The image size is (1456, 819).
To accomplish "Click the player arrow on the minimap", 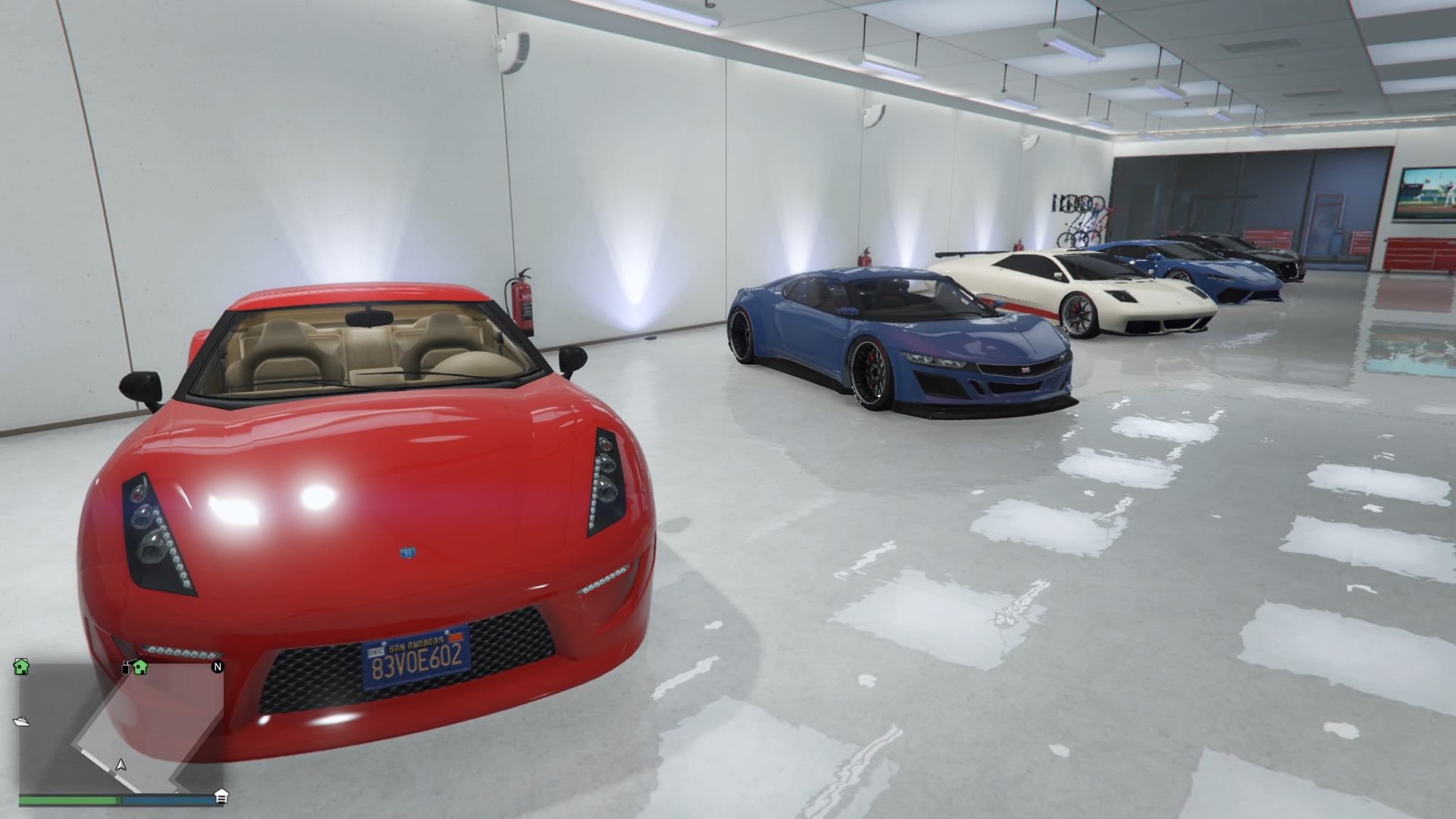I will pos(120,764).
